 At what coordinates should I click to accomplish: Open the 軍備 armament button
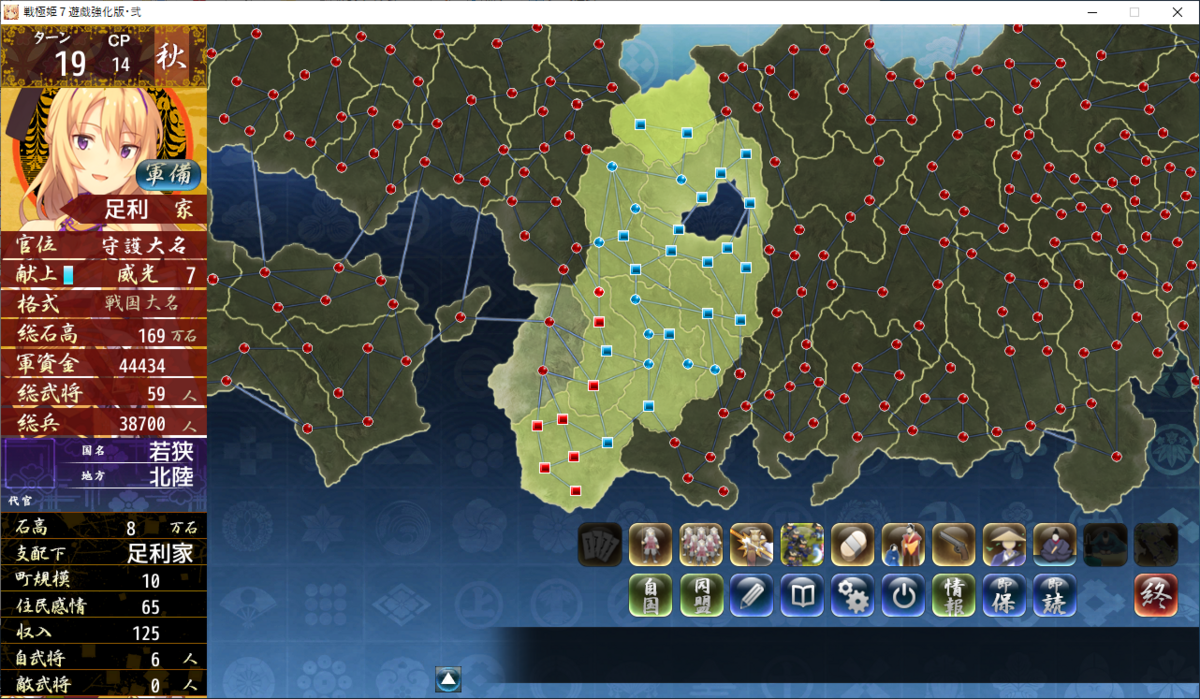coord(168,175)
